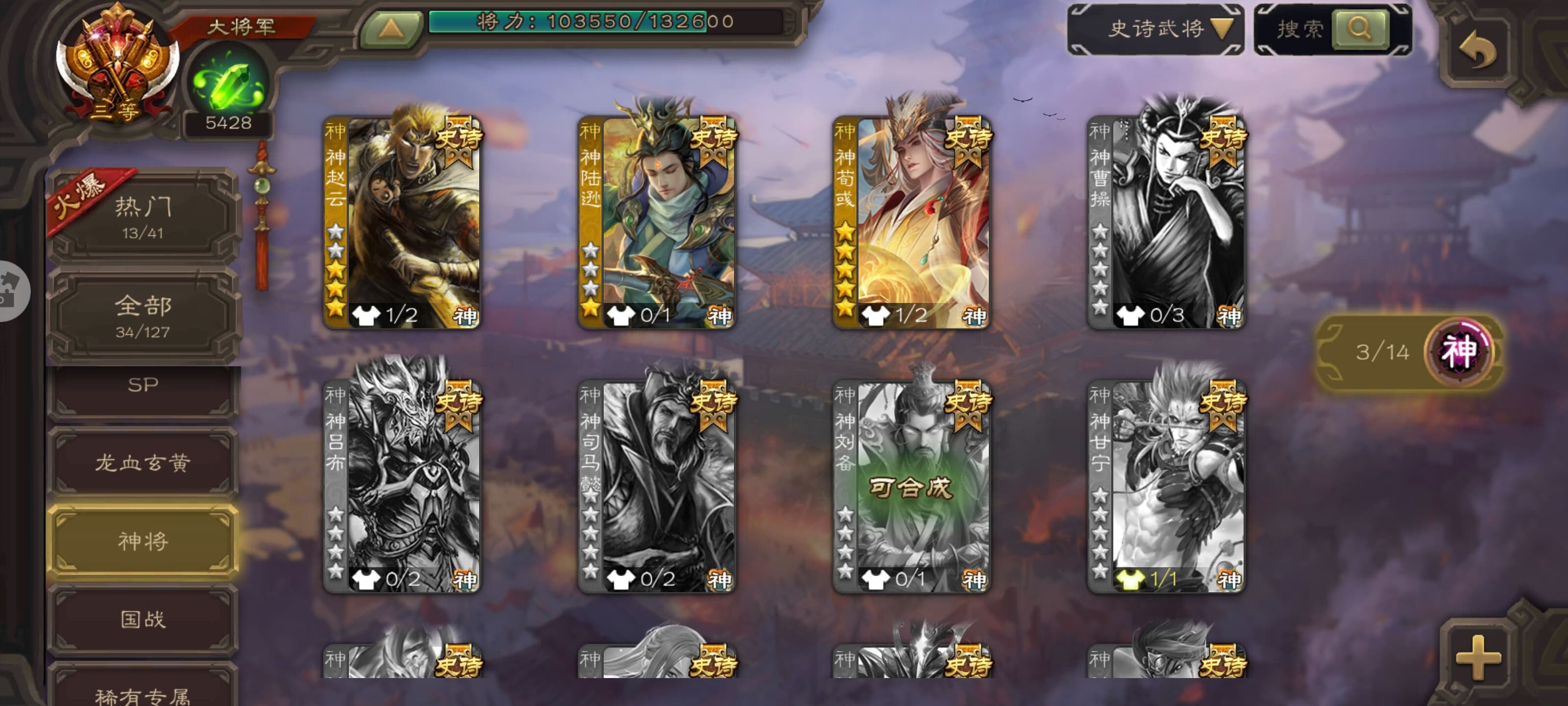Open the 神 collection progress badge
This screenshot has height=706, width=1568.
pyautogui.click(x=1458, y=352)
